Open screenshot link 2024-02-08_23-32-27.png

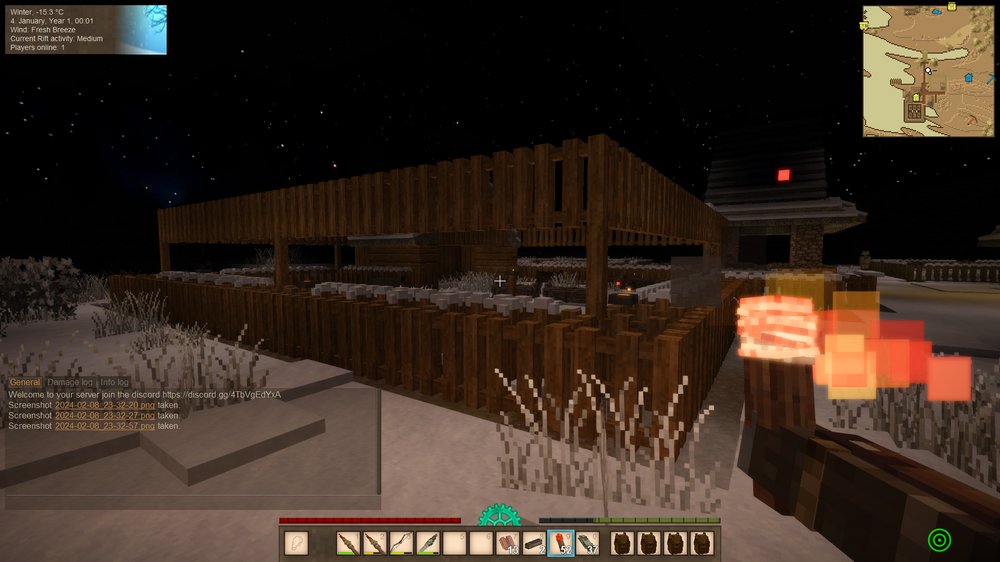tap(105, 415)
